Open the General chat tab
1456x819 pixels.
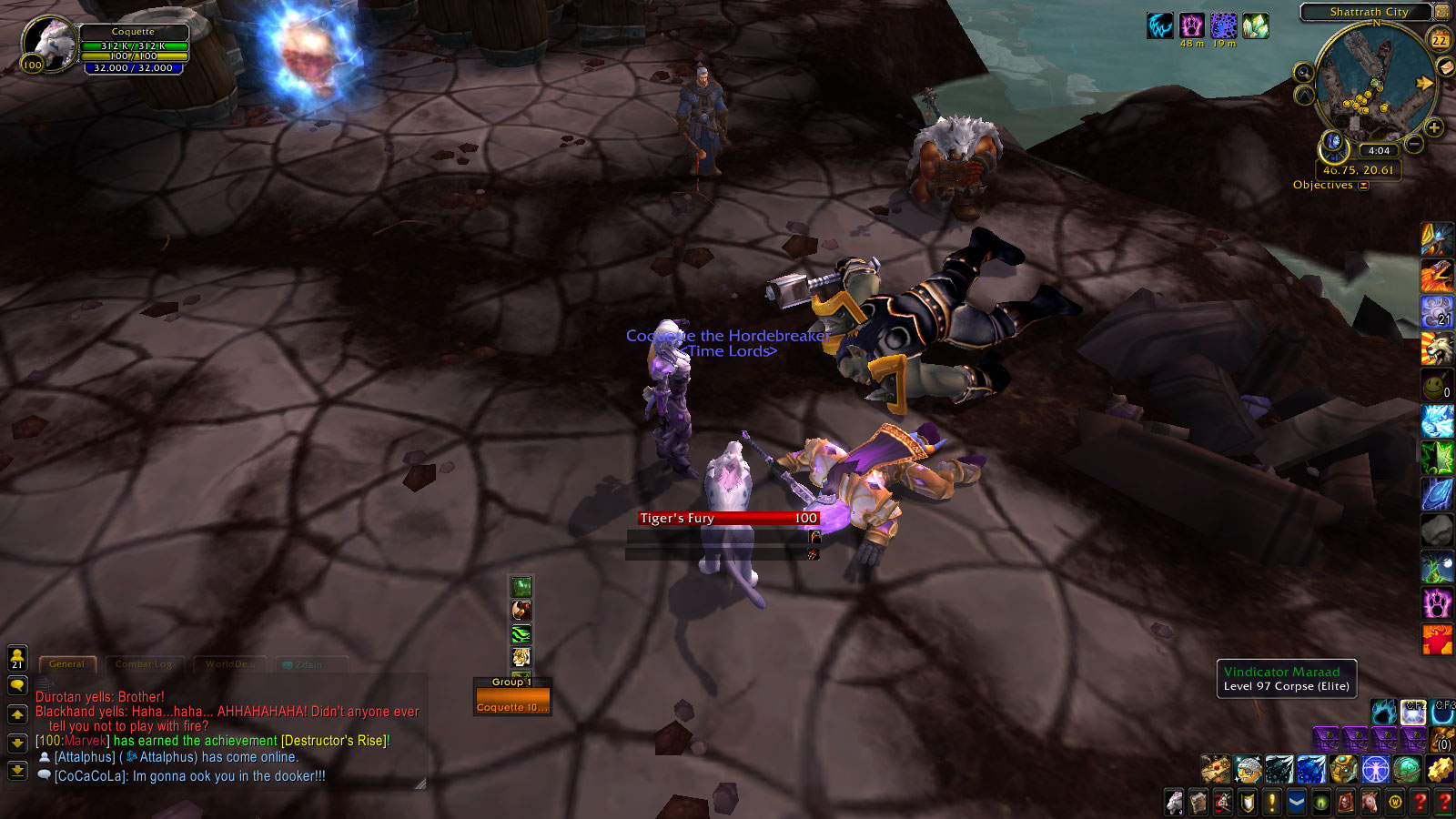[66, 664]
